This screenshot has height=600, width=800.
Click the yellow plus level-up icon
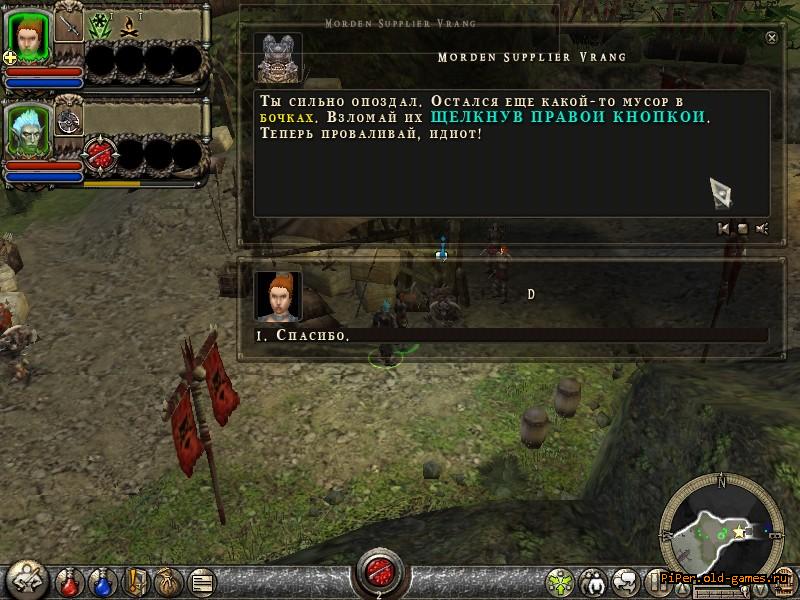10,58
